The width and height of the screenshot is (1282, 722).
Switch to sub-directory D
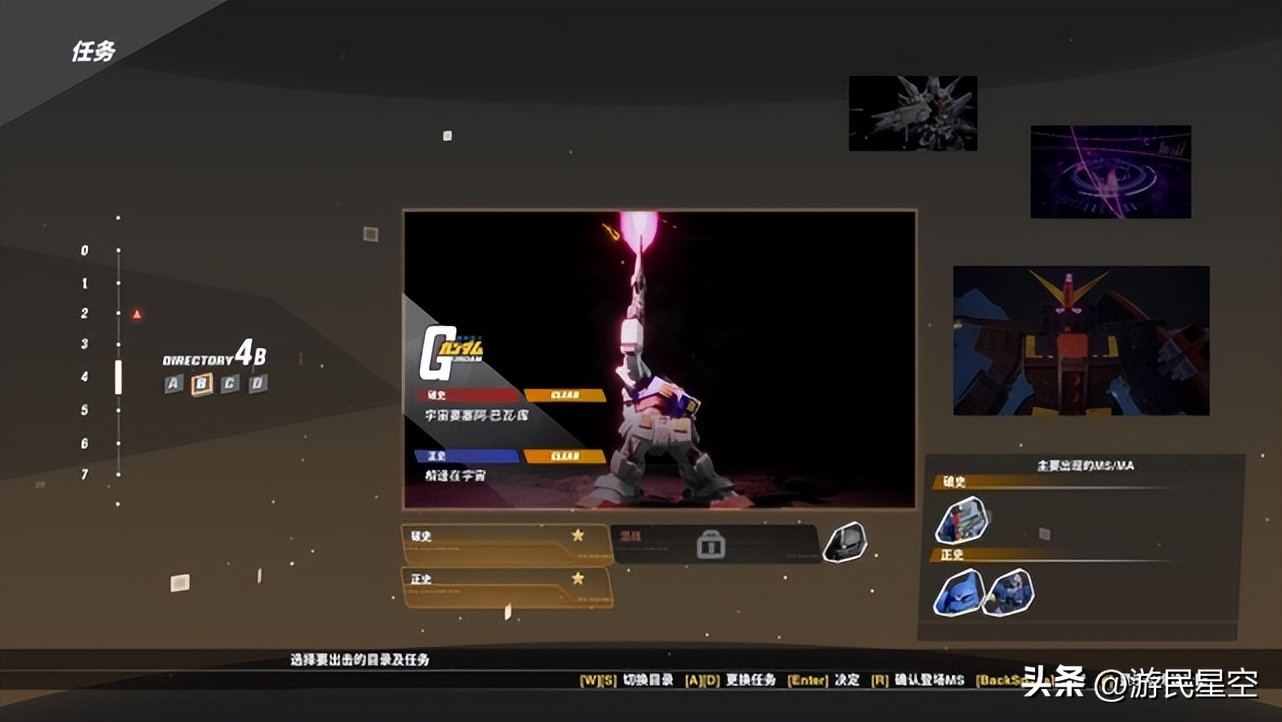(x=258, y=384)
